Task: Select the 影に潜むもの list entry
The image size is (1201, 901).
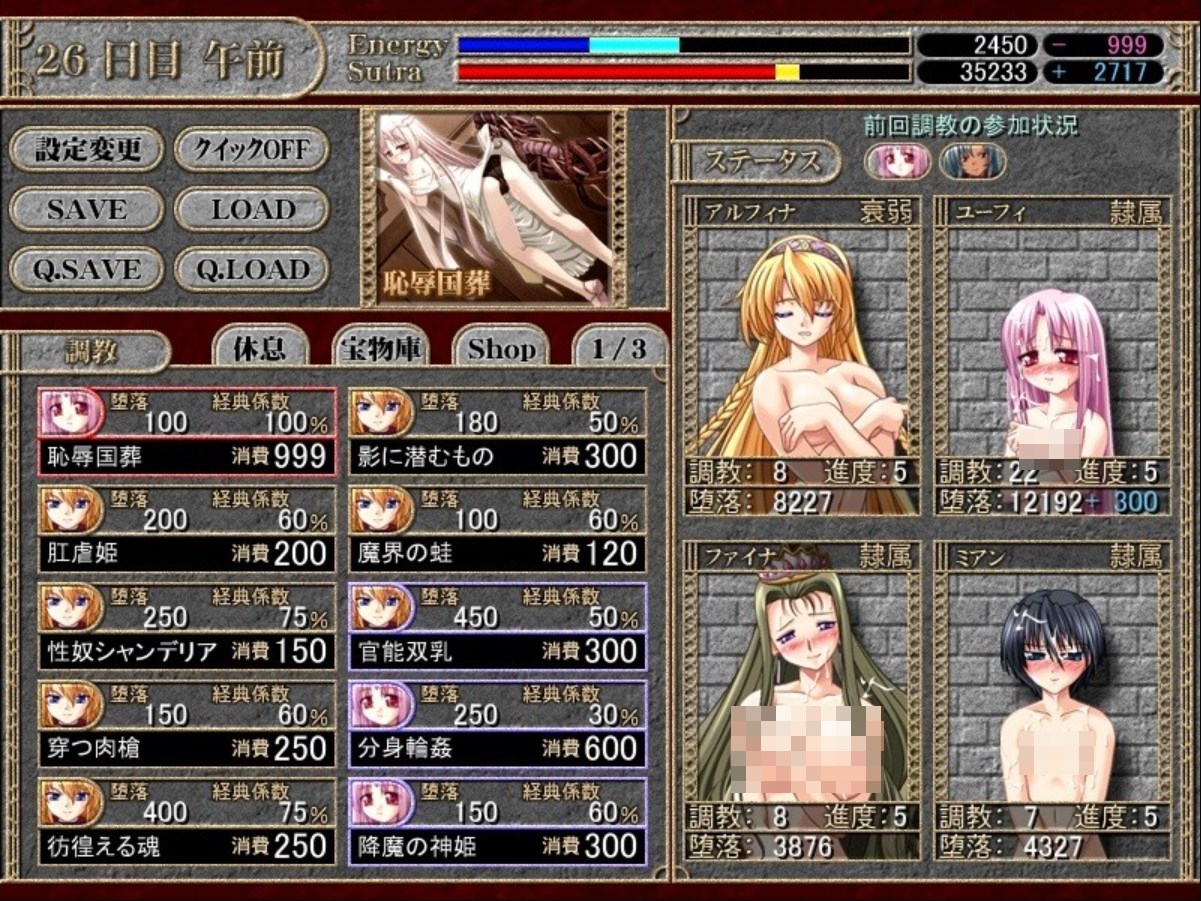Action: click(498, 433)
